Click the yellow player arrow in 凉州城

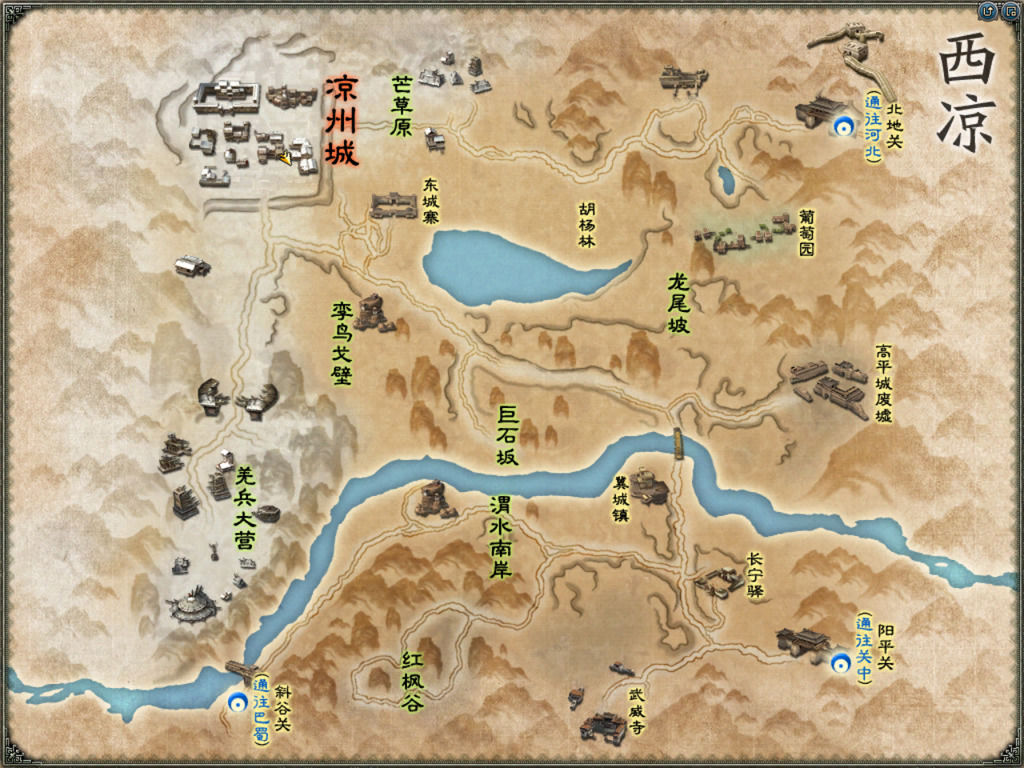coord(286,157)
